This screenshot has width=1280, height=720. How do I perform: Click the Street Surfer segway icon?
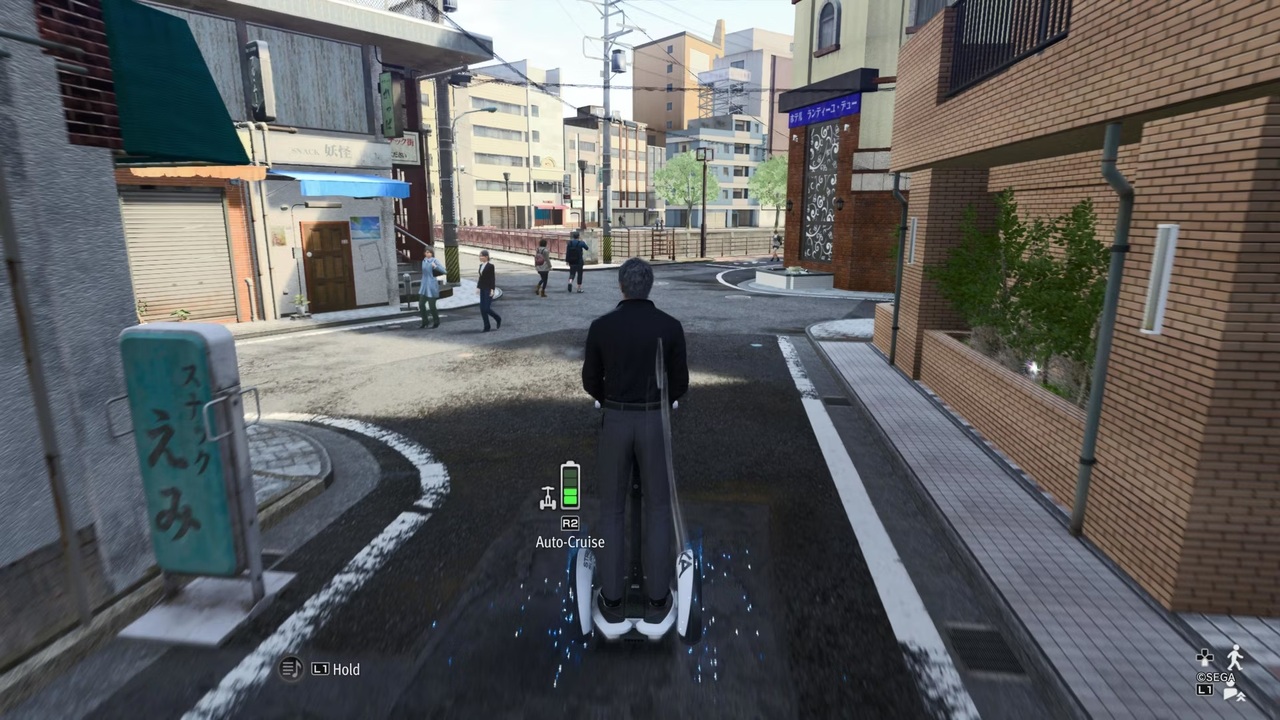point(548,497)
